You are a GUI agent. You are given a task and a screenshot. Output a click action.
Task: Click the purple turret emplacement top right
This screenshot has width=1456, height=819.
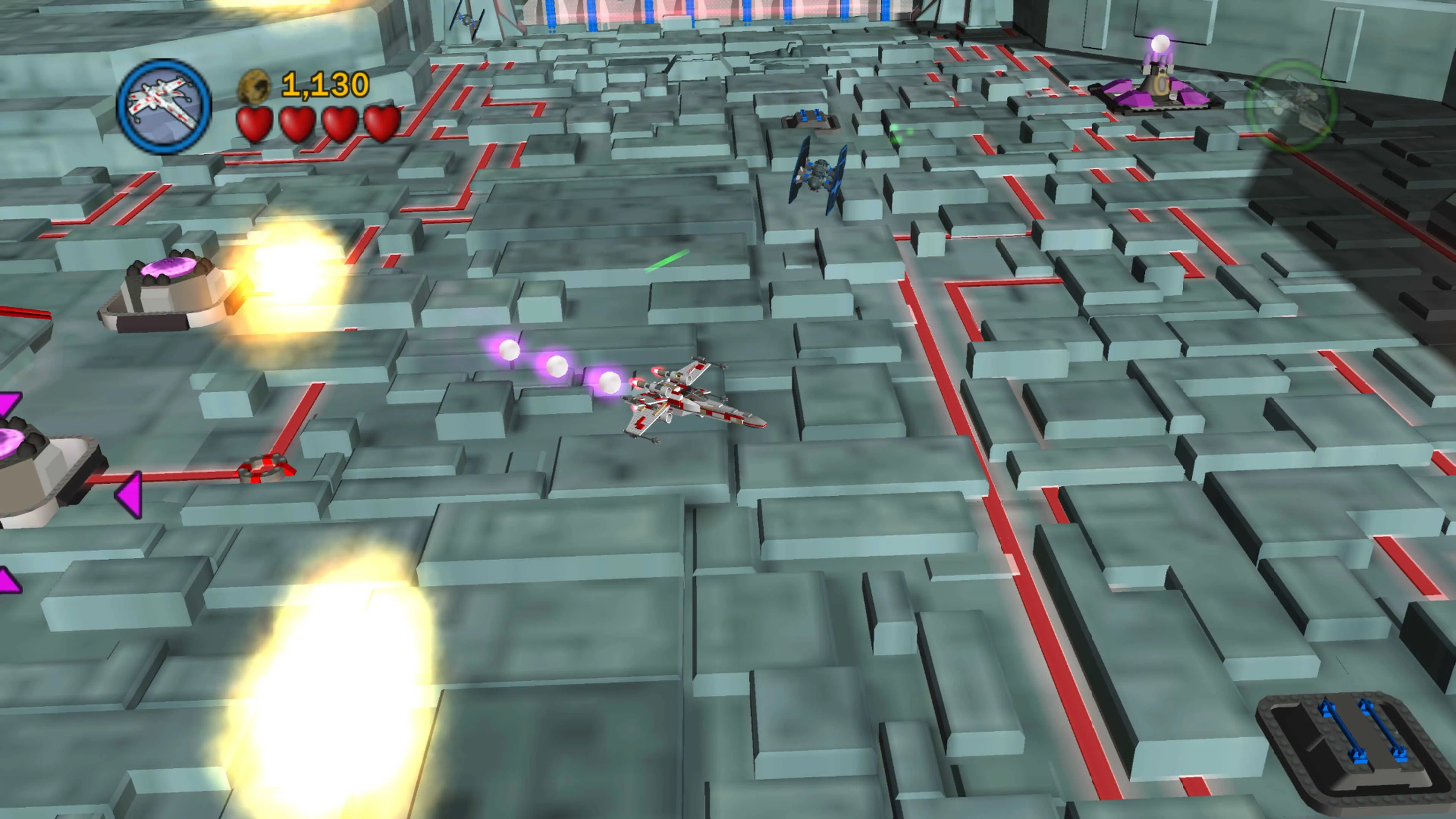tap(1160, 91)
